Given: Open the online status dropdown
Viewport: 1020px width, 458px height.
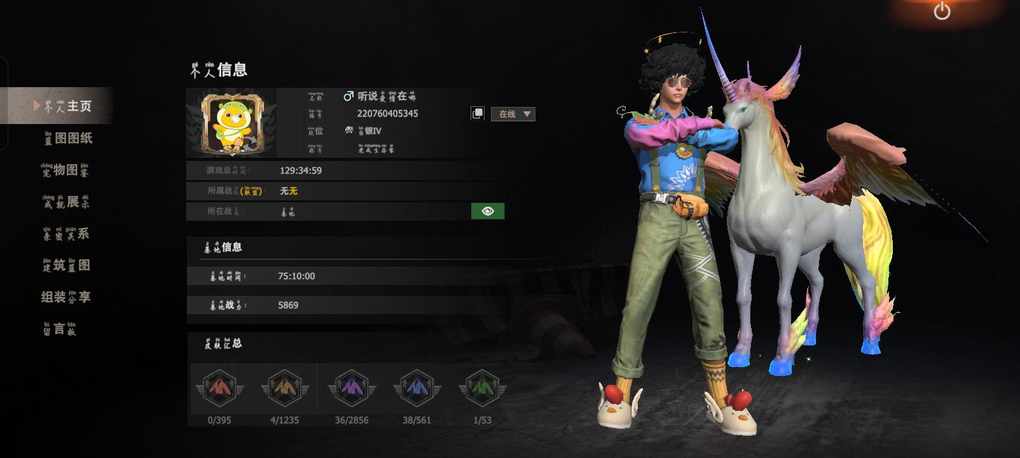Looking at the screenshot, I should (x=513, y=114).
